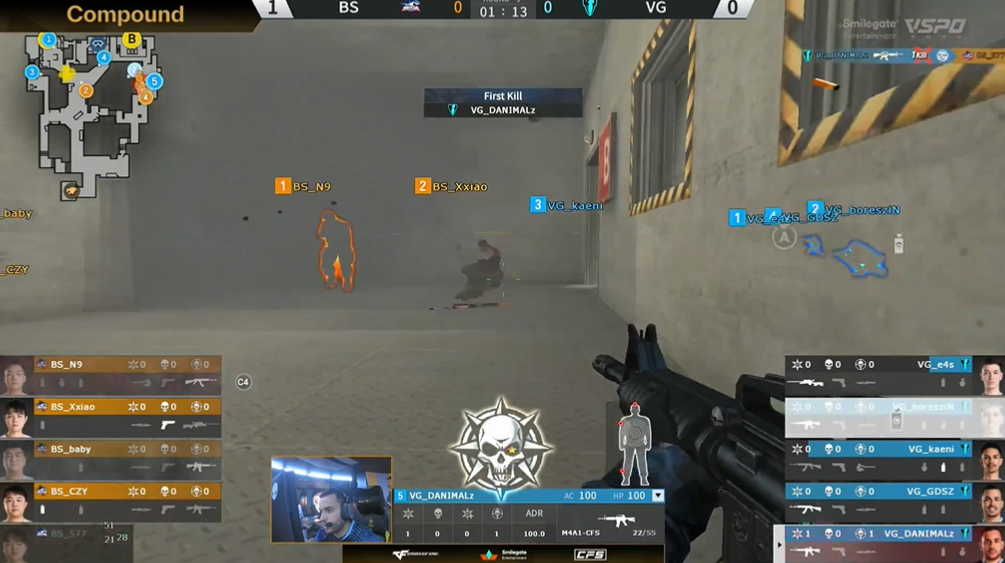Click the yellow B site marker on minimap
Screen dimensions: 1005x563
[132, 40]
